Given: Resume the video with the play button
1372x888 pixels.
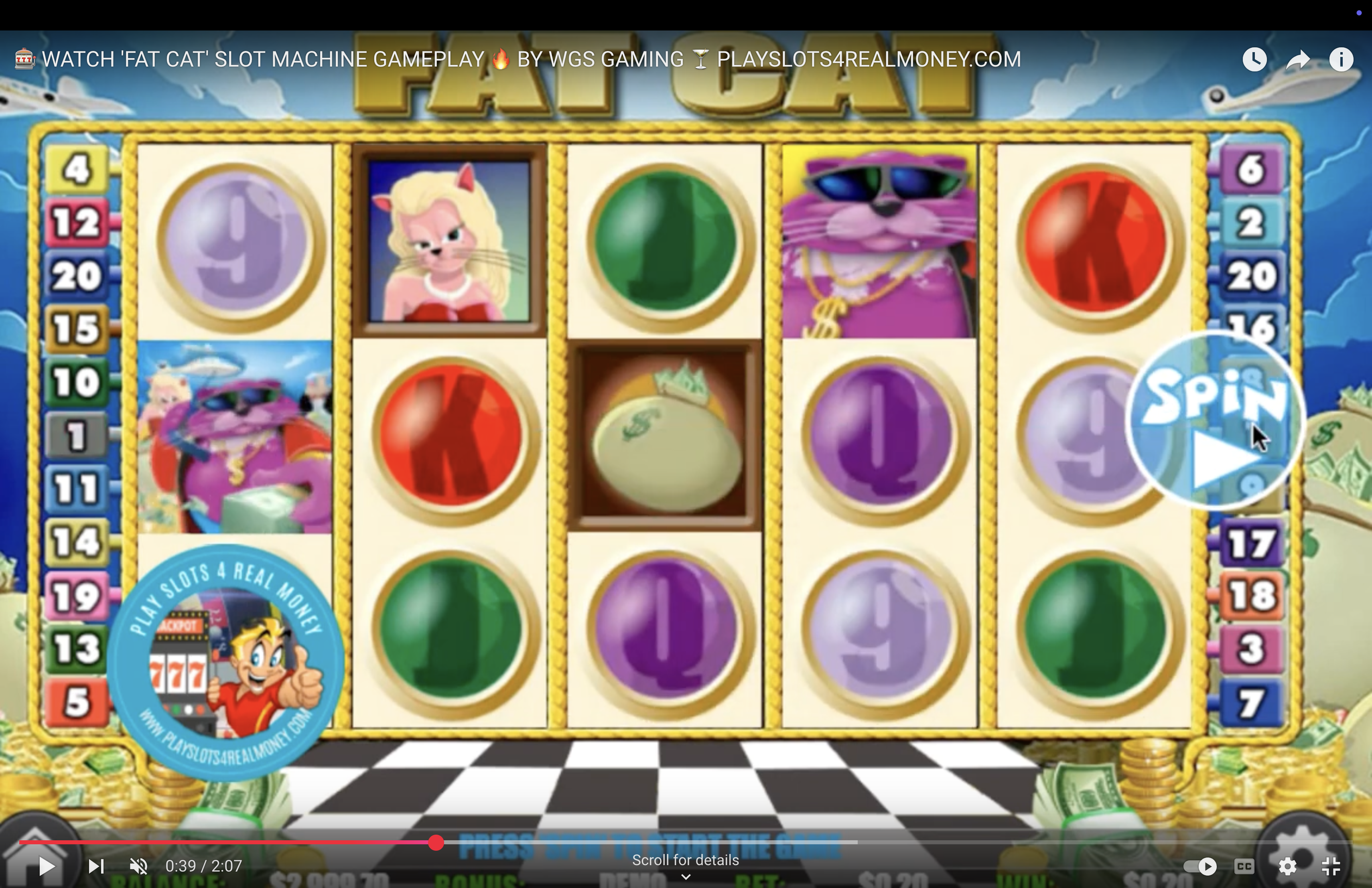Looking at the screenshot, I should (x=46, y=866).
